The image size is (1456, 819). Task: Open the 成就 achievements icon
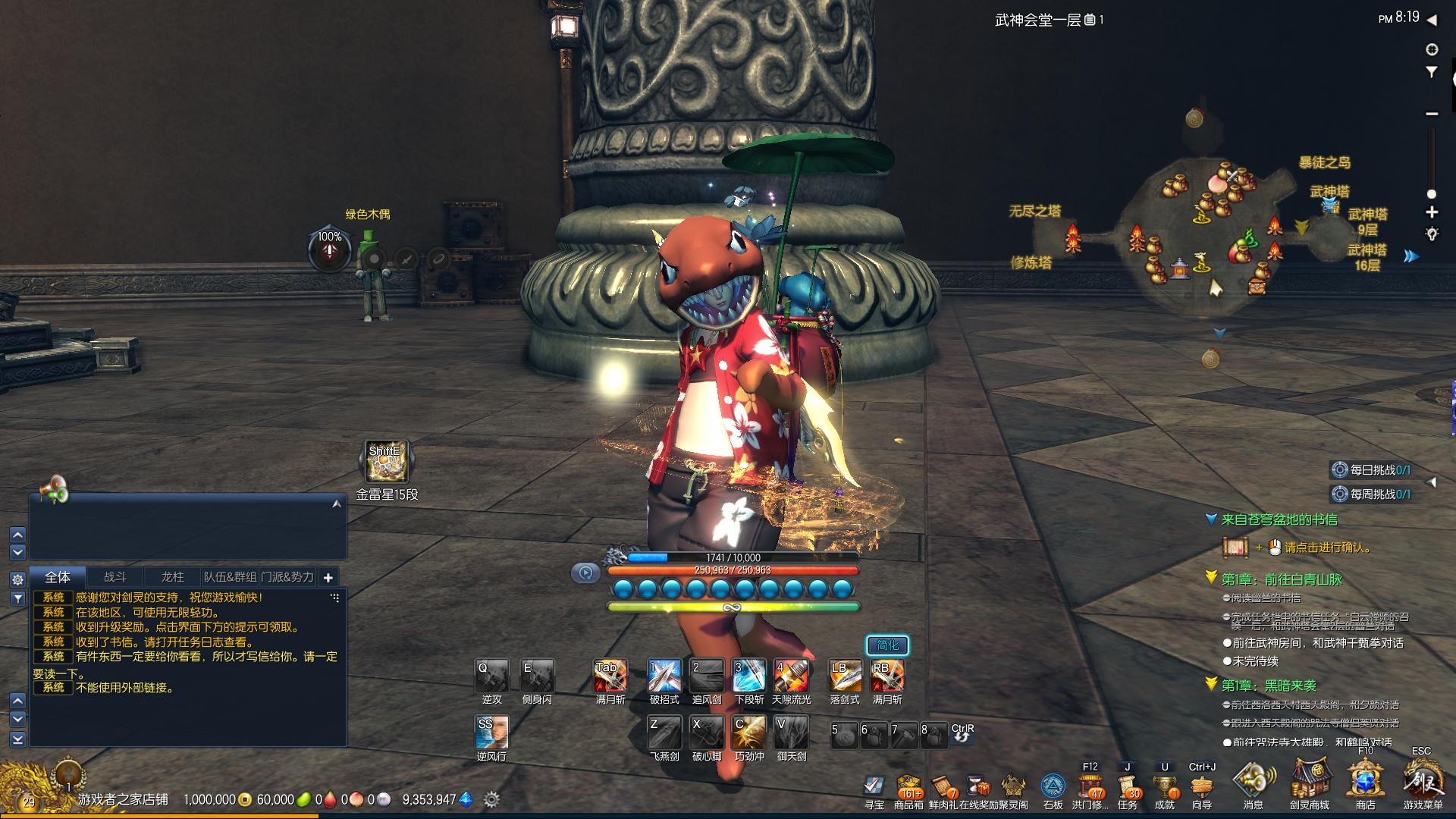point(1165,788)
